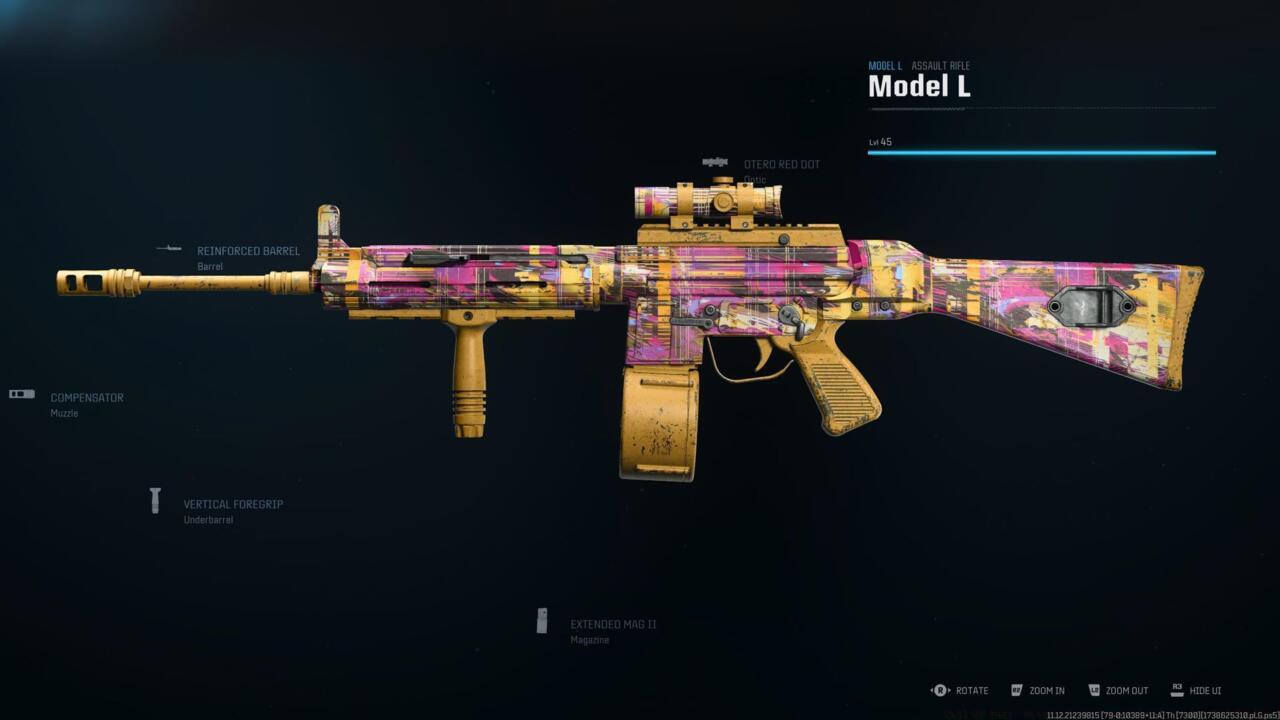The image size is (1280, 720).
Task: Select the Otero Red Dot optic attachment
Action: click(780, 165)
